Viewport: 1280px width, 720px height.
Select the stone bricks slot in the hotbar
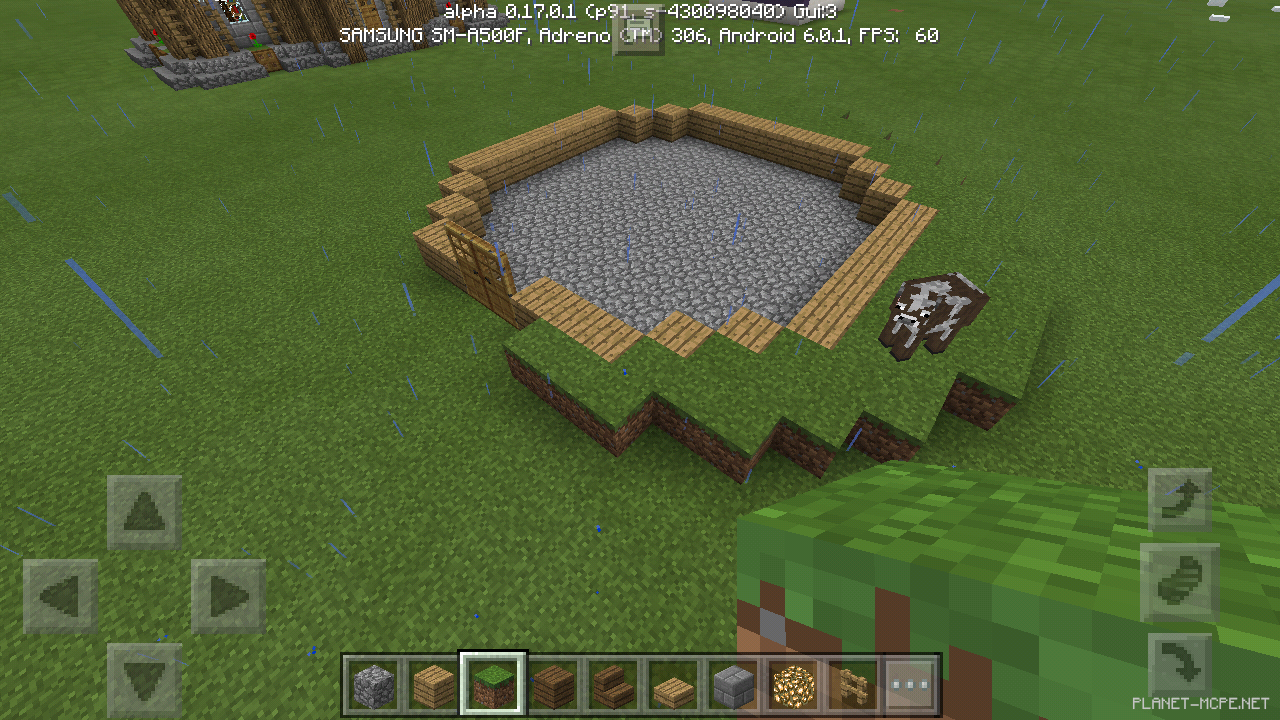(731, 685)
